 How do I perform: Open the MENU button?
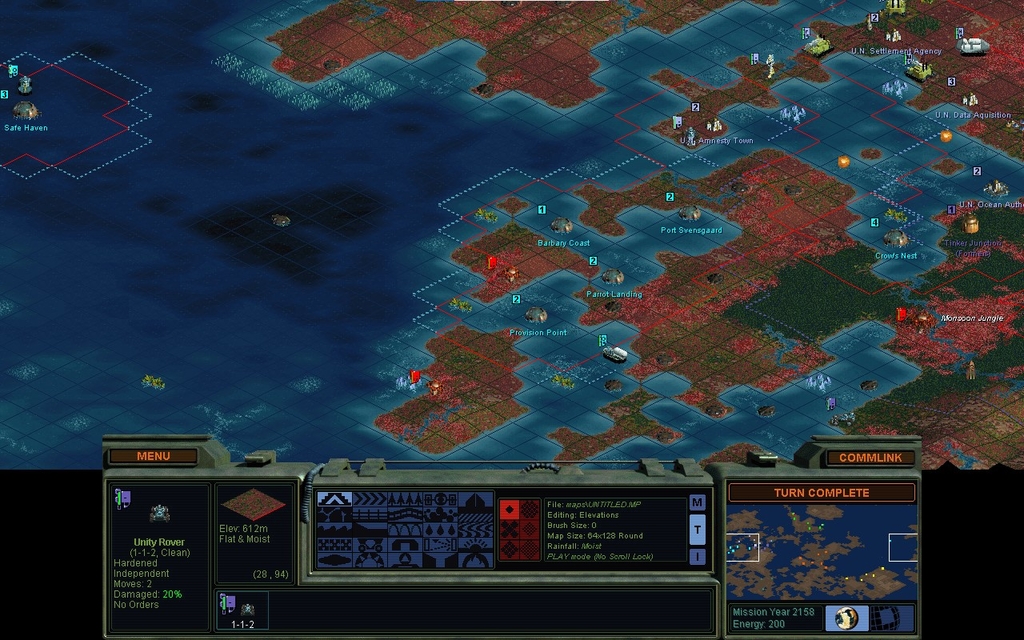153,456
